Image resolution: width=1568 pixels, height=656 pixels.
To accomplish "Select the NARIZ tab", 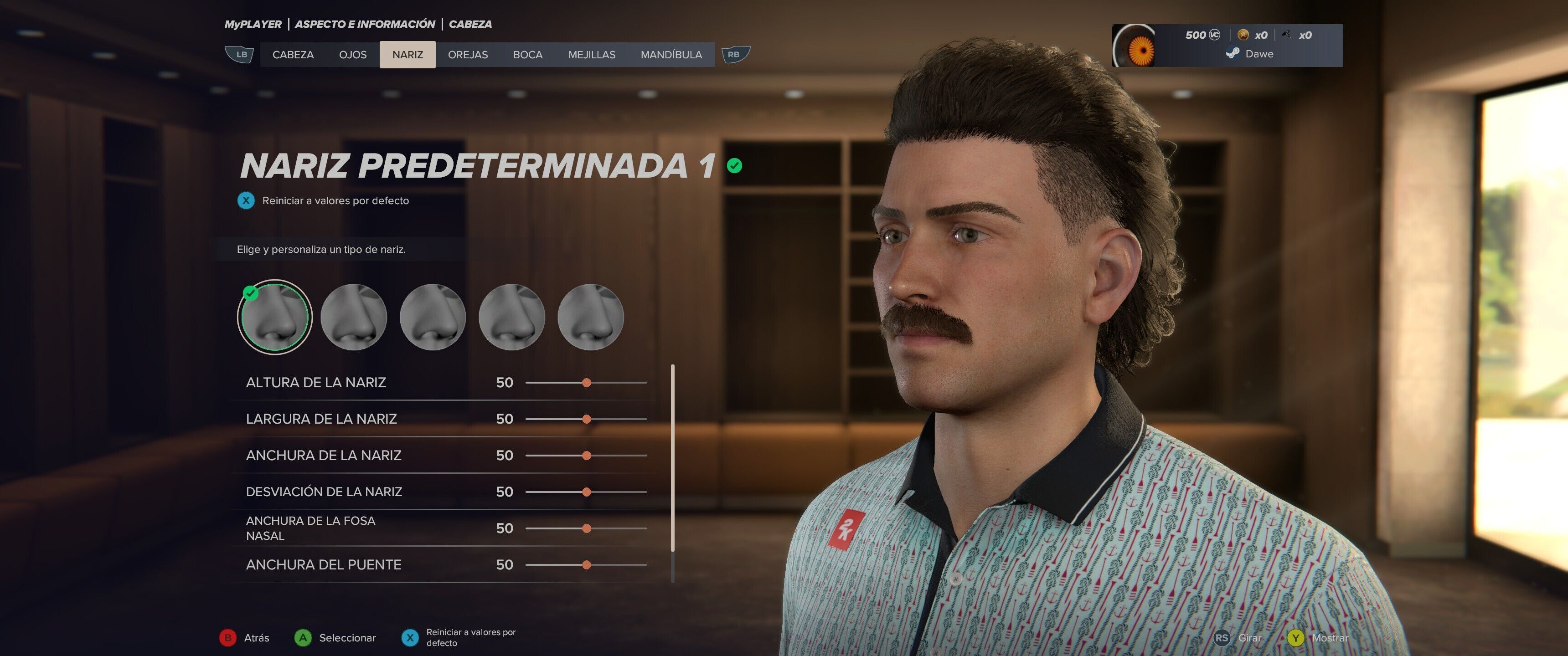I will [x=407, y=55].
